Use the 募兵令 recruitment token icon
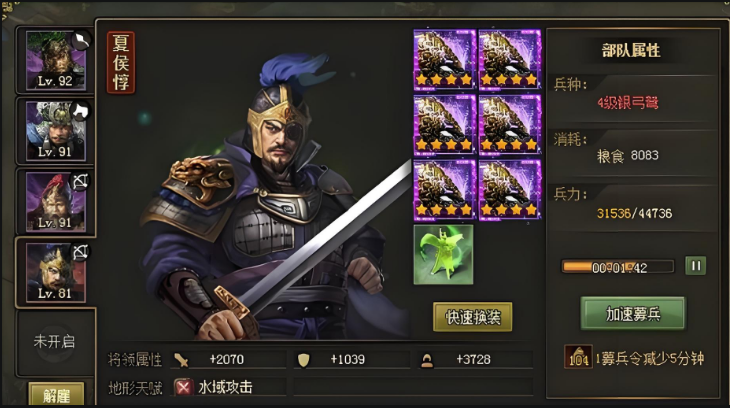The height and width of the screenshot is (408, 730). pyautogui.click(x=576, y=357)
